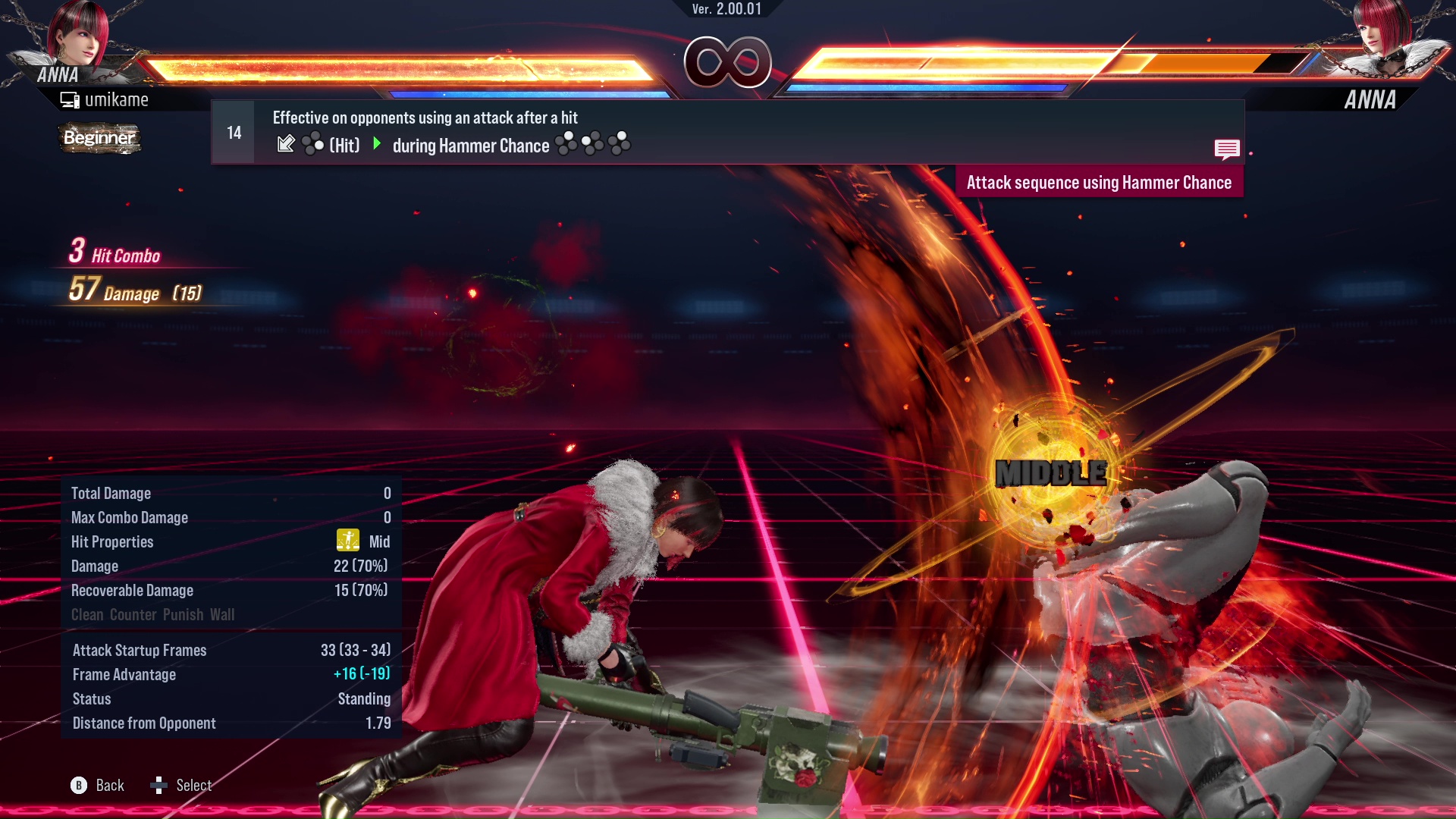
Task: Click the Mid hit-property icon beside Hit Properties
Action: click(x=347, y=541)
